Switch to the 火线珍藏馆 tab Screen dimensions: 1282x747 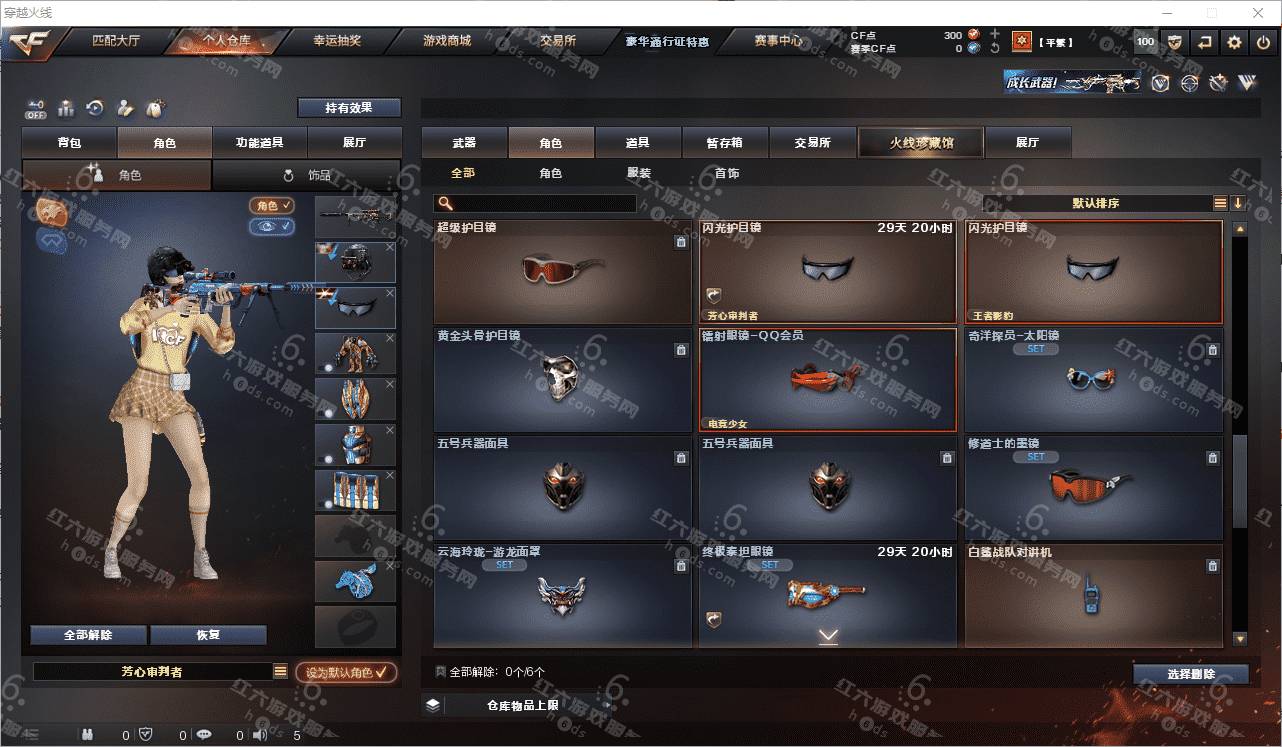tap(921, 143)
